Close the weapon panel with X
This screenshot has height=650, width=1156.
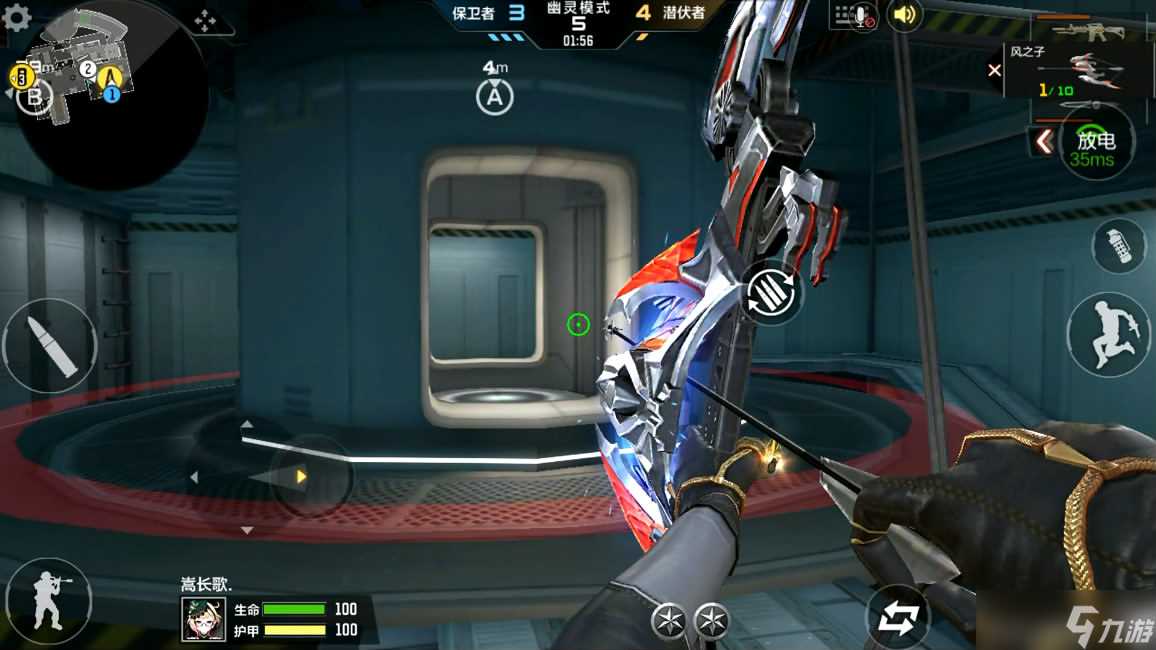pos(994,70)
